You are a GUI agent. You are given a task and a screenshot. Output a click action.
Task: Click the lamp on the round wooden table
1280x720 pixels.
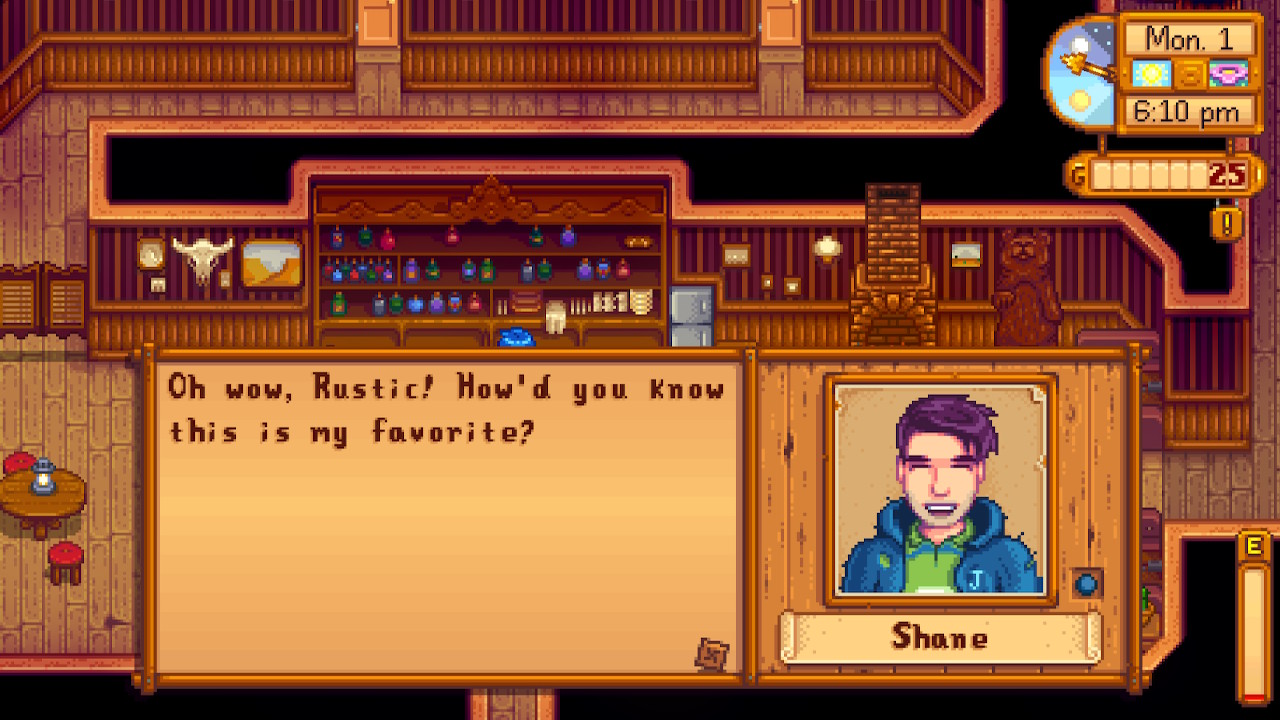click(42, 478)
